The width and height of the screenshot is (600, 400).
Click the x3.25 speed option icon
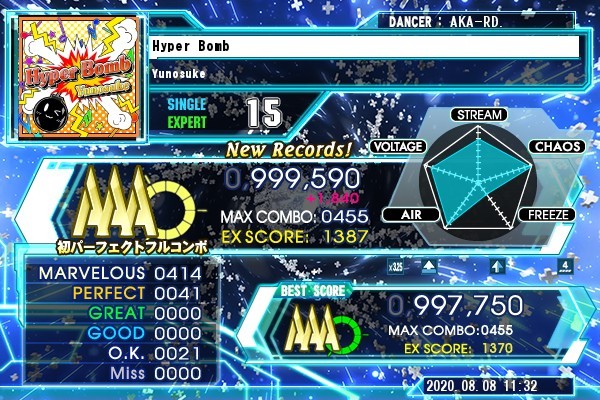coord(395,267)
